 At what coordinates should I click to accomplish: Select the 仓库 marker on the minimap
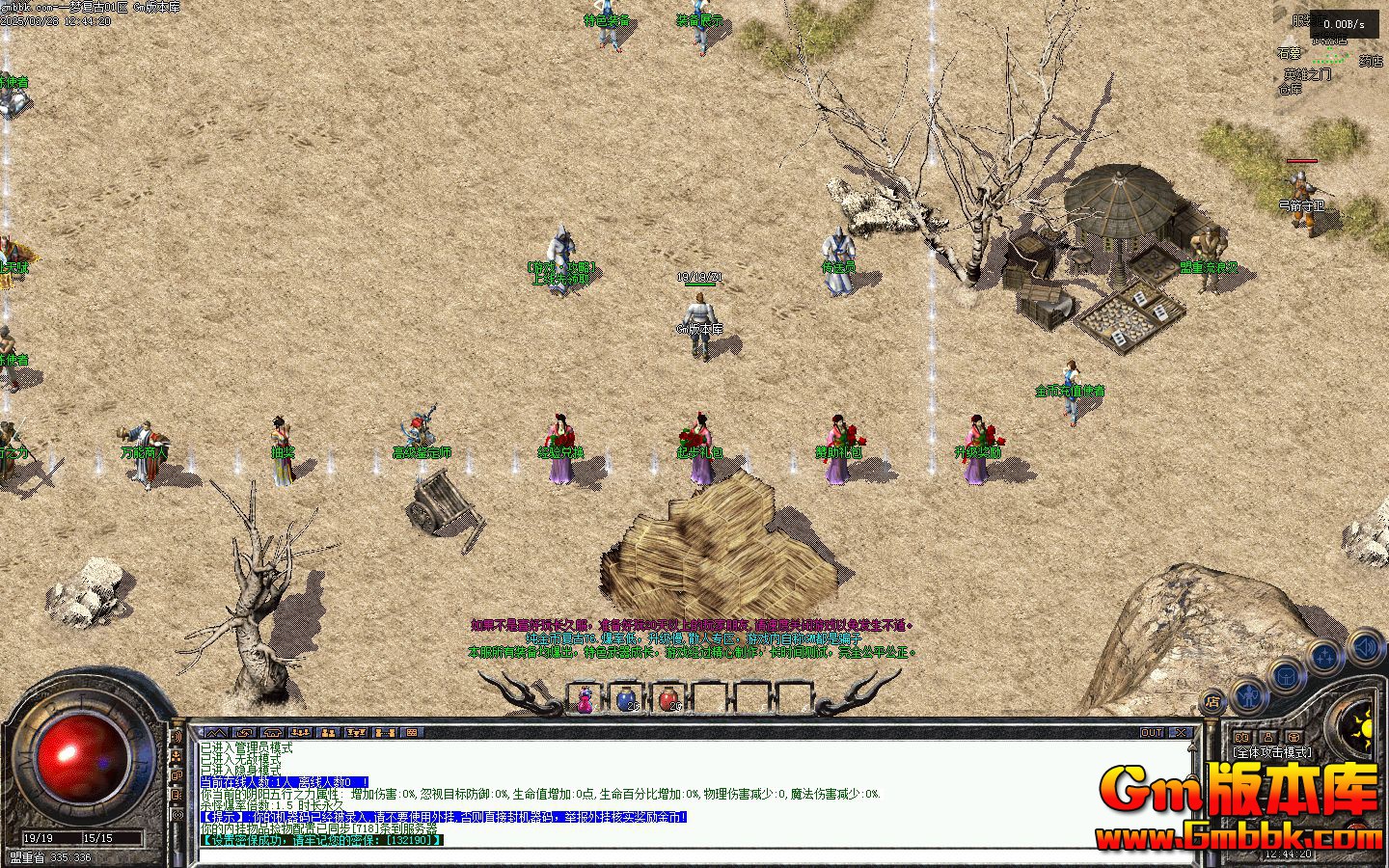[x=1290, y=89]
